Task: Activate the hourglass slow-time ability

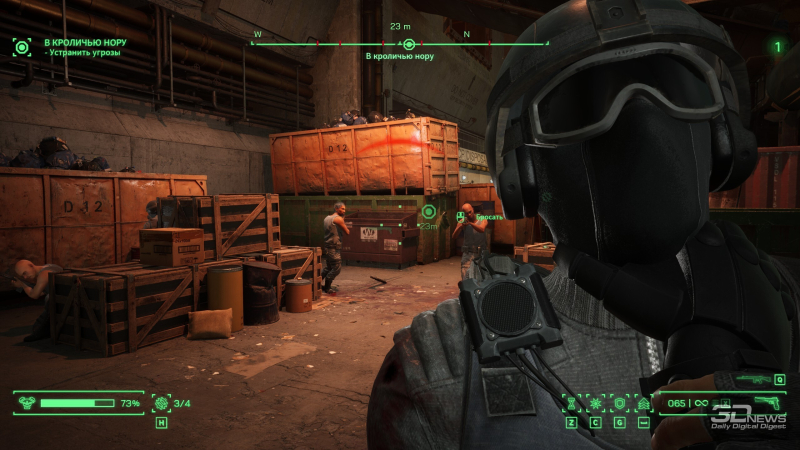Action: click(x=572, y=403)
